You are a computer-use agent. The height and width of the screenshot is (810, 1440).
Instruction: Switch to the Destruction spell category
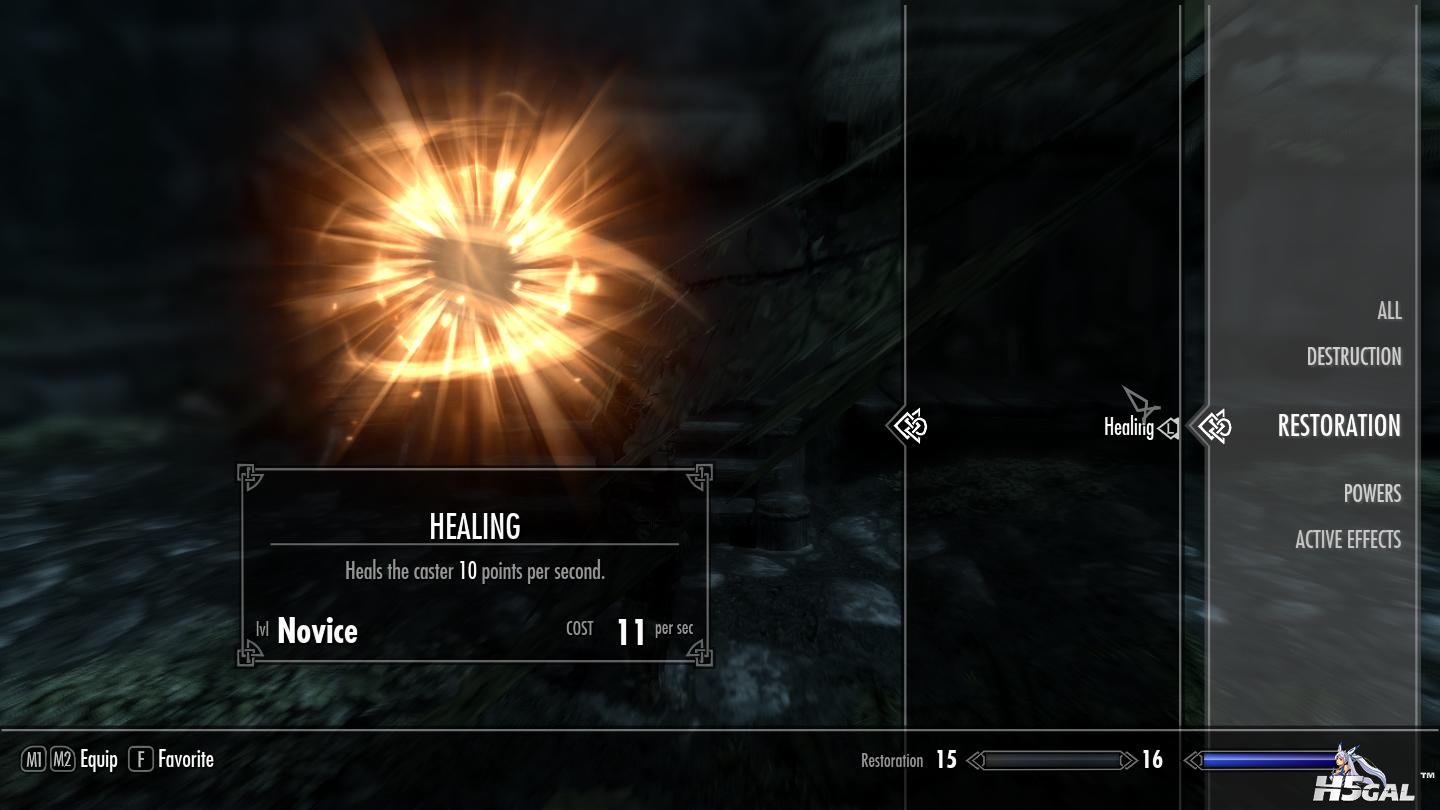1353,357
